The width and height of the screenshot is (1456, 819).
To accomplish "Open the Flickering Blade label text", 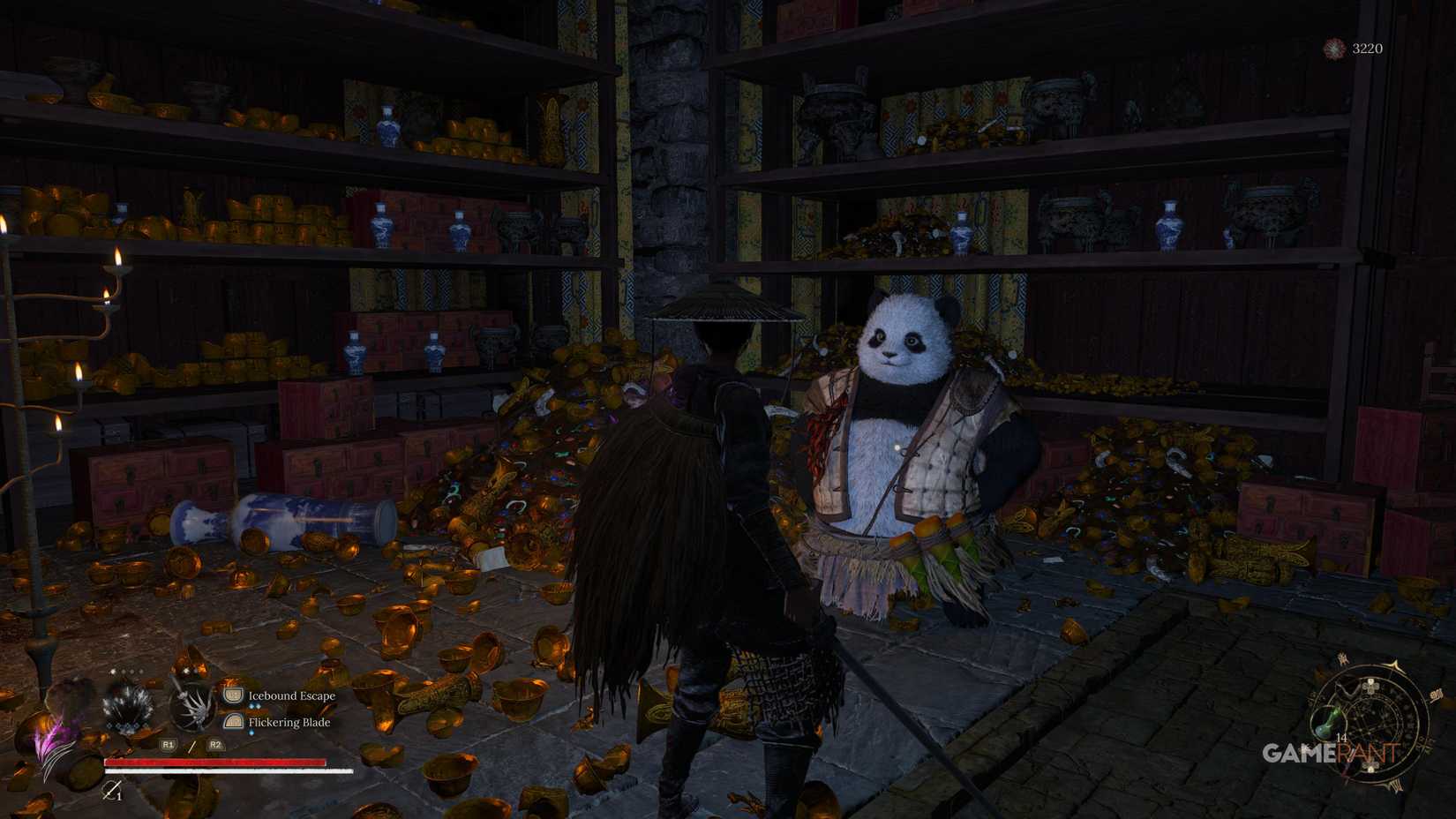I will [289, 723].
